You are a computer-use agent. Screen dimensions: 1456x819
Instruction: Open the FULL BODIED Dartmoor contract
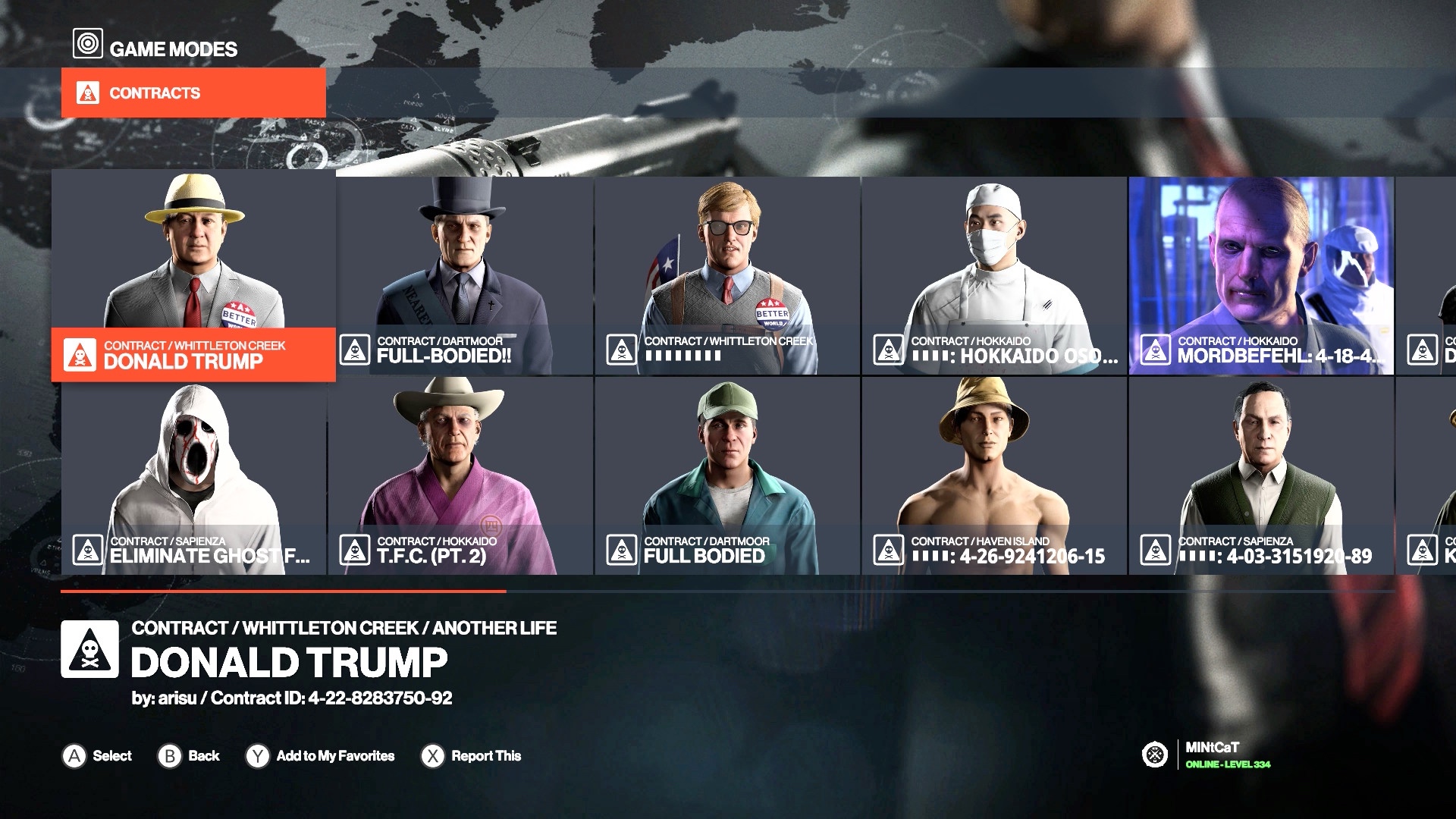(727, 476)
